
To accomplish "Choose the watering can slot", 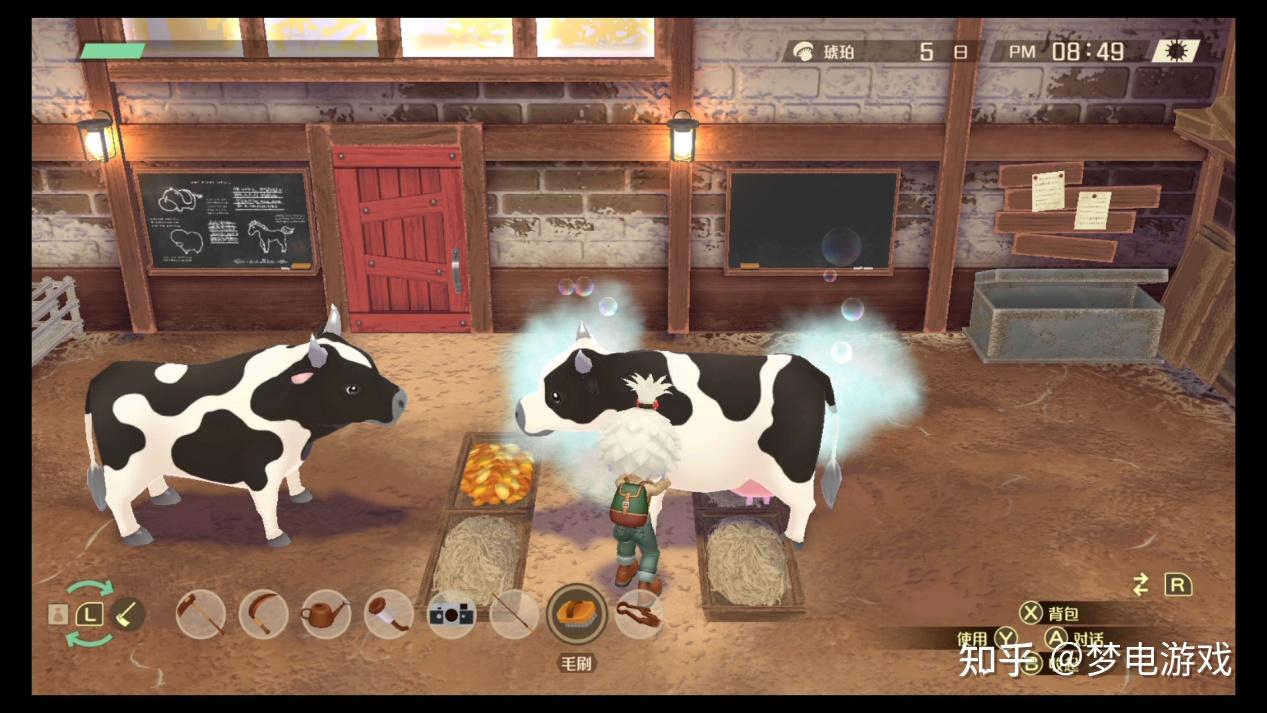I will coord(326,614).
